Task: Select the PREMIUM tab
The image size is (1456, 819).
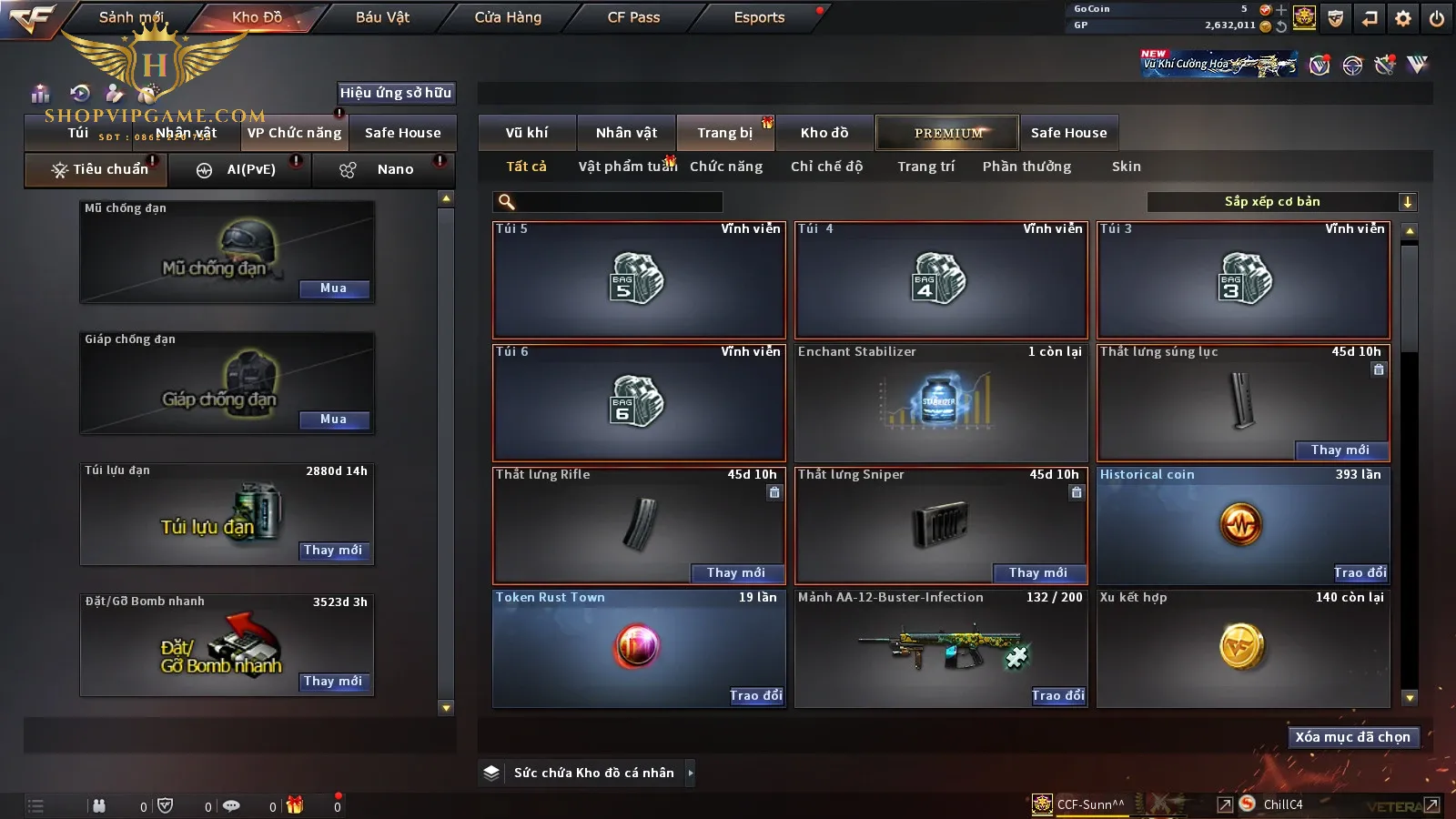Action: [947, 133]
